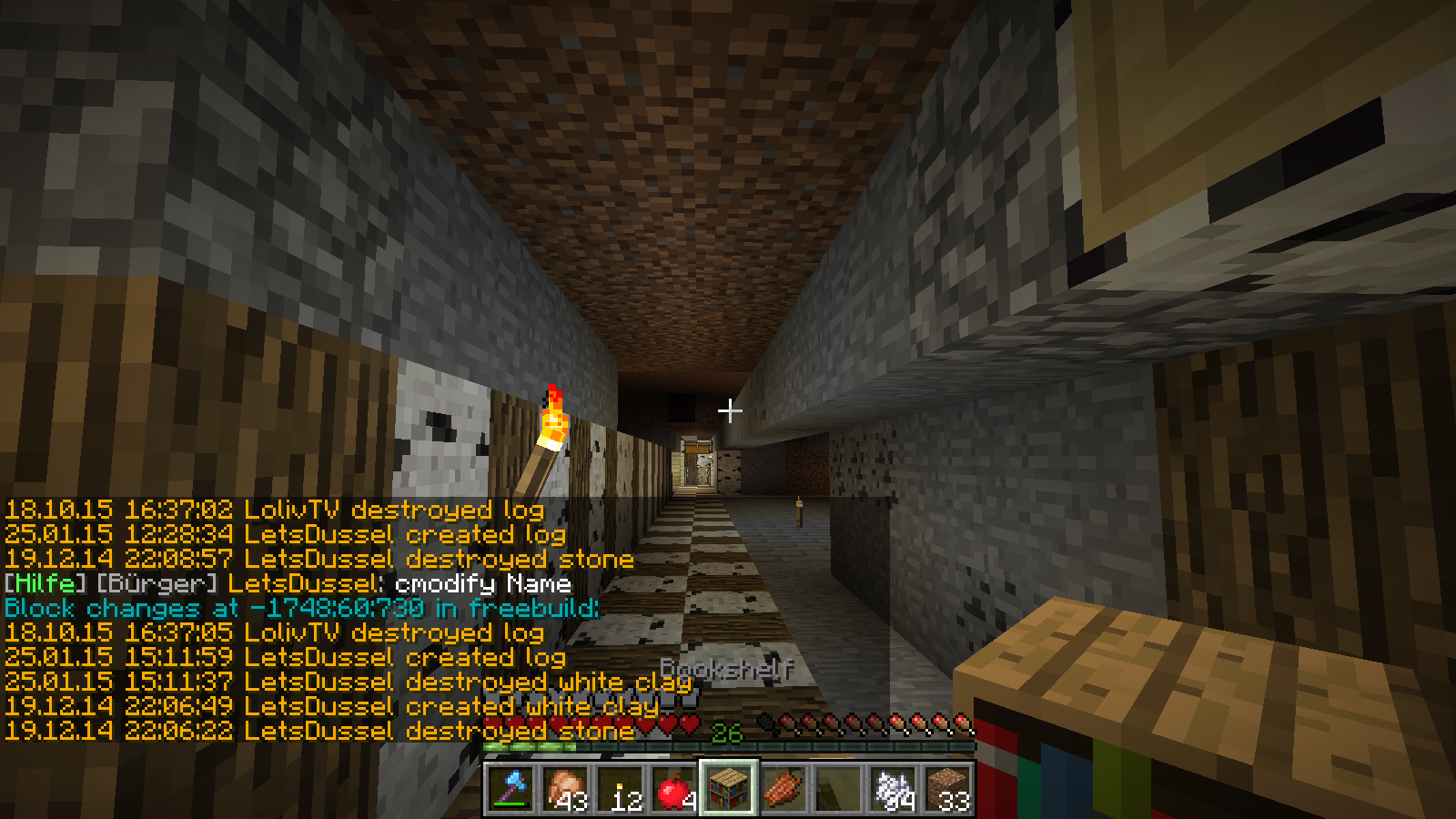
Task: Switch to the cooked fish slot
Action: pyautogui.click(x=784, y=788)
